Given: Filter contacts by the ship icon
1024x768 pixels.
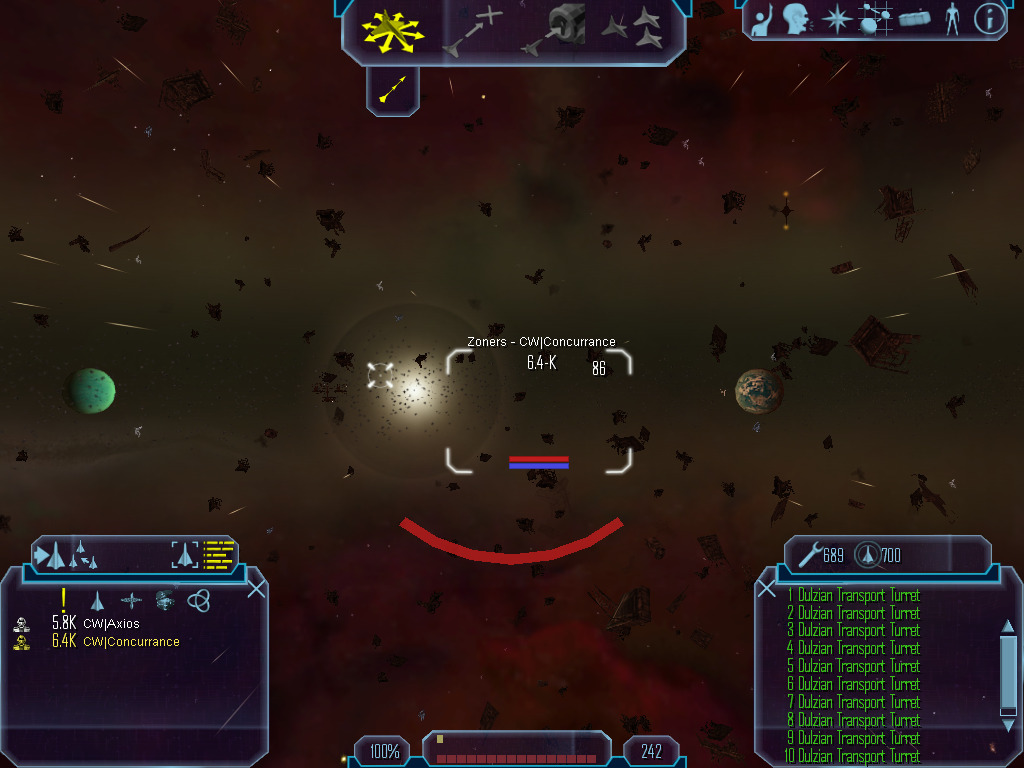Looking at the screenshot, I should pos(98,600).
